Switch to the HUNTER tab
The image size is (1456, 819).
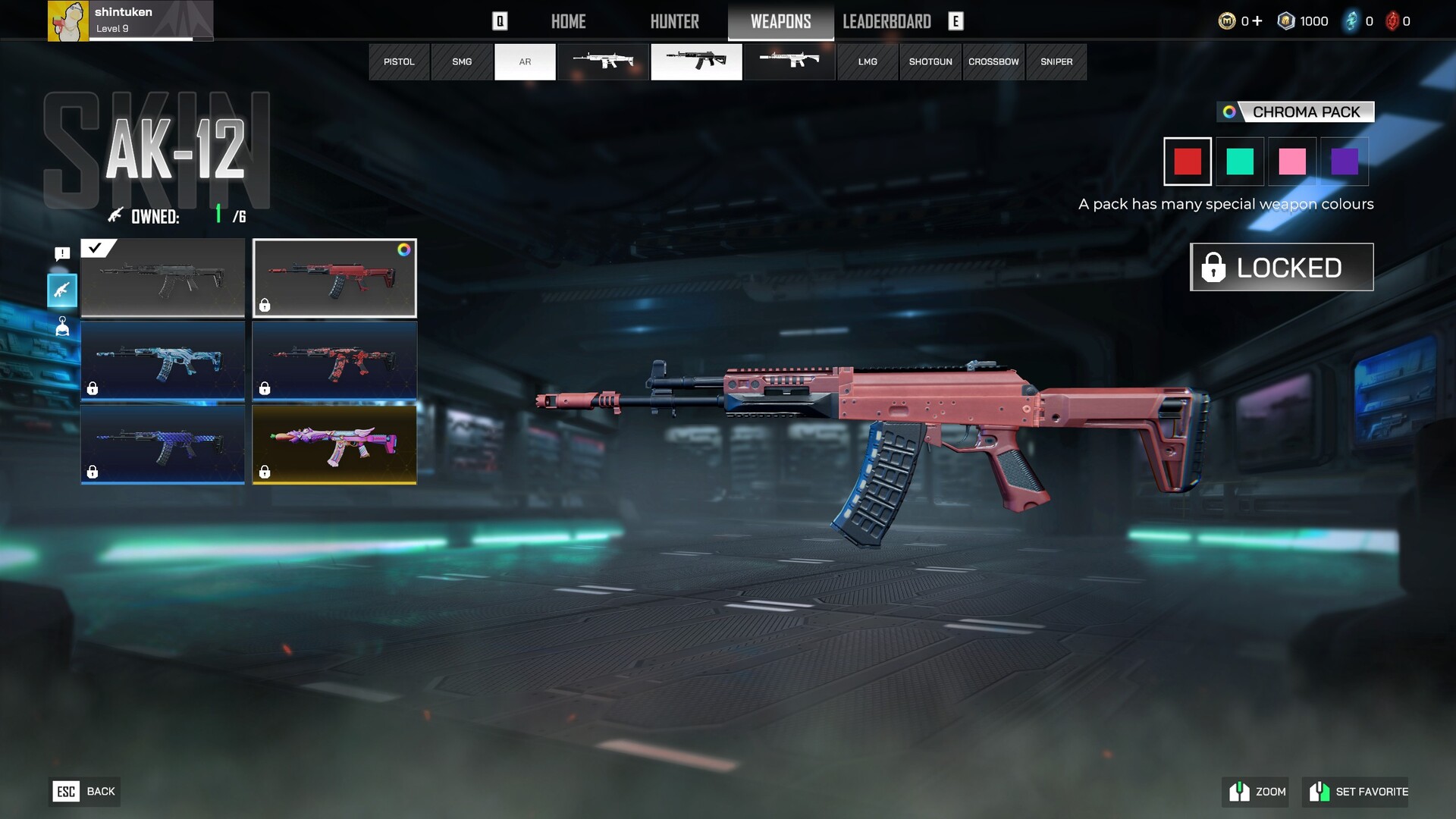click(674, 21)
